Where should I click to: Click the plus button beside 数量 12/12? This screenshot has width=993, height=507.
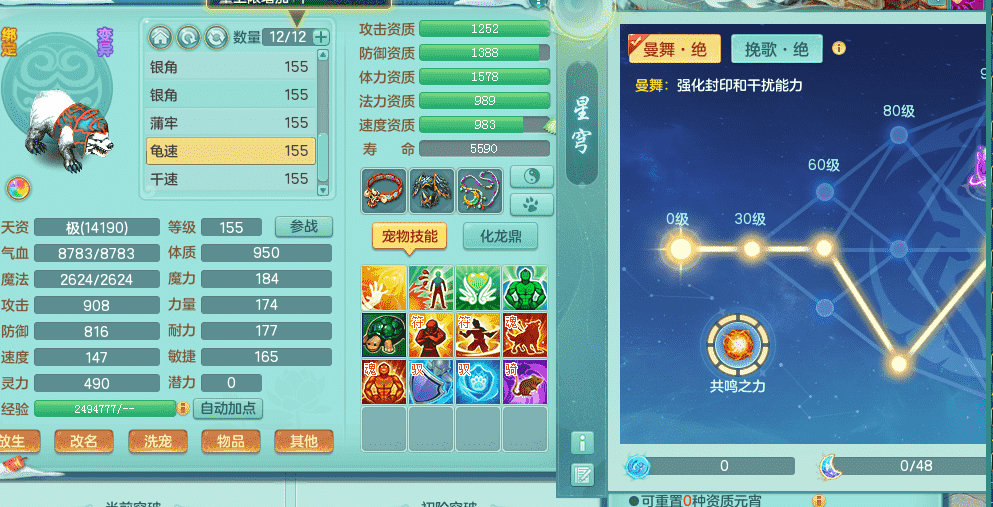[320, 37]
